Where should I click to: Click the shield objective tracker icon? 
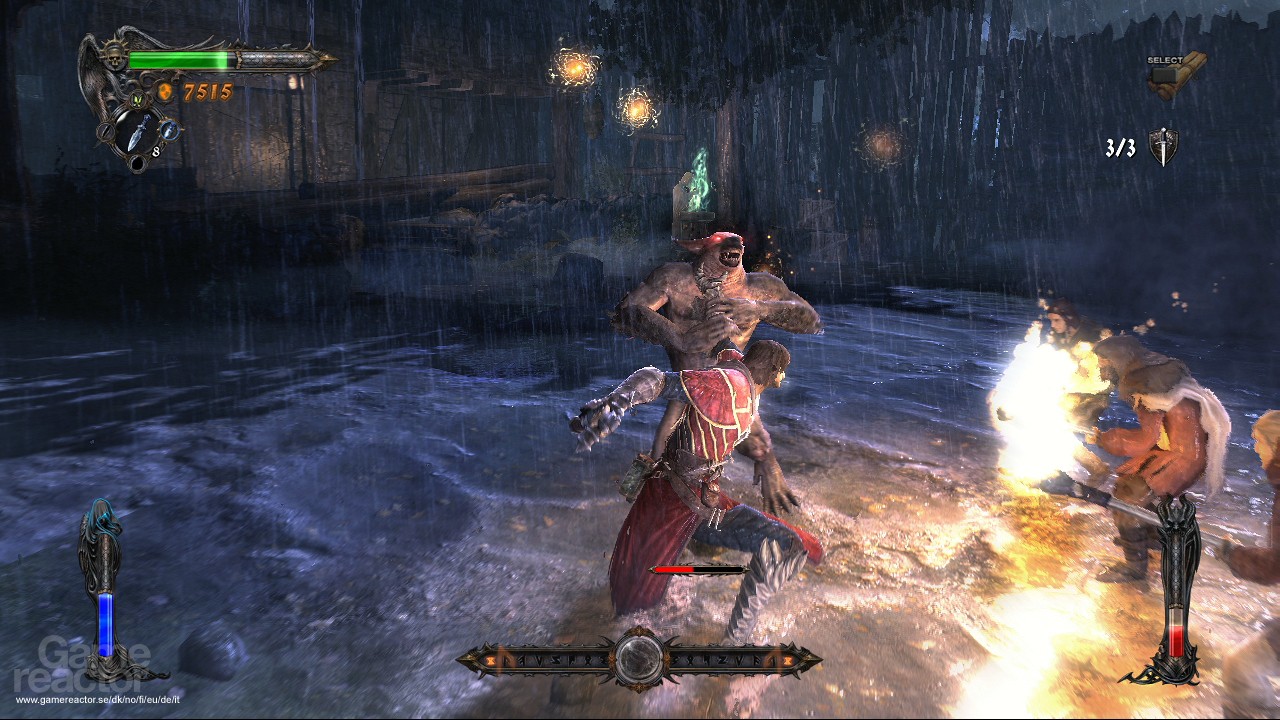pos(1163,147)
